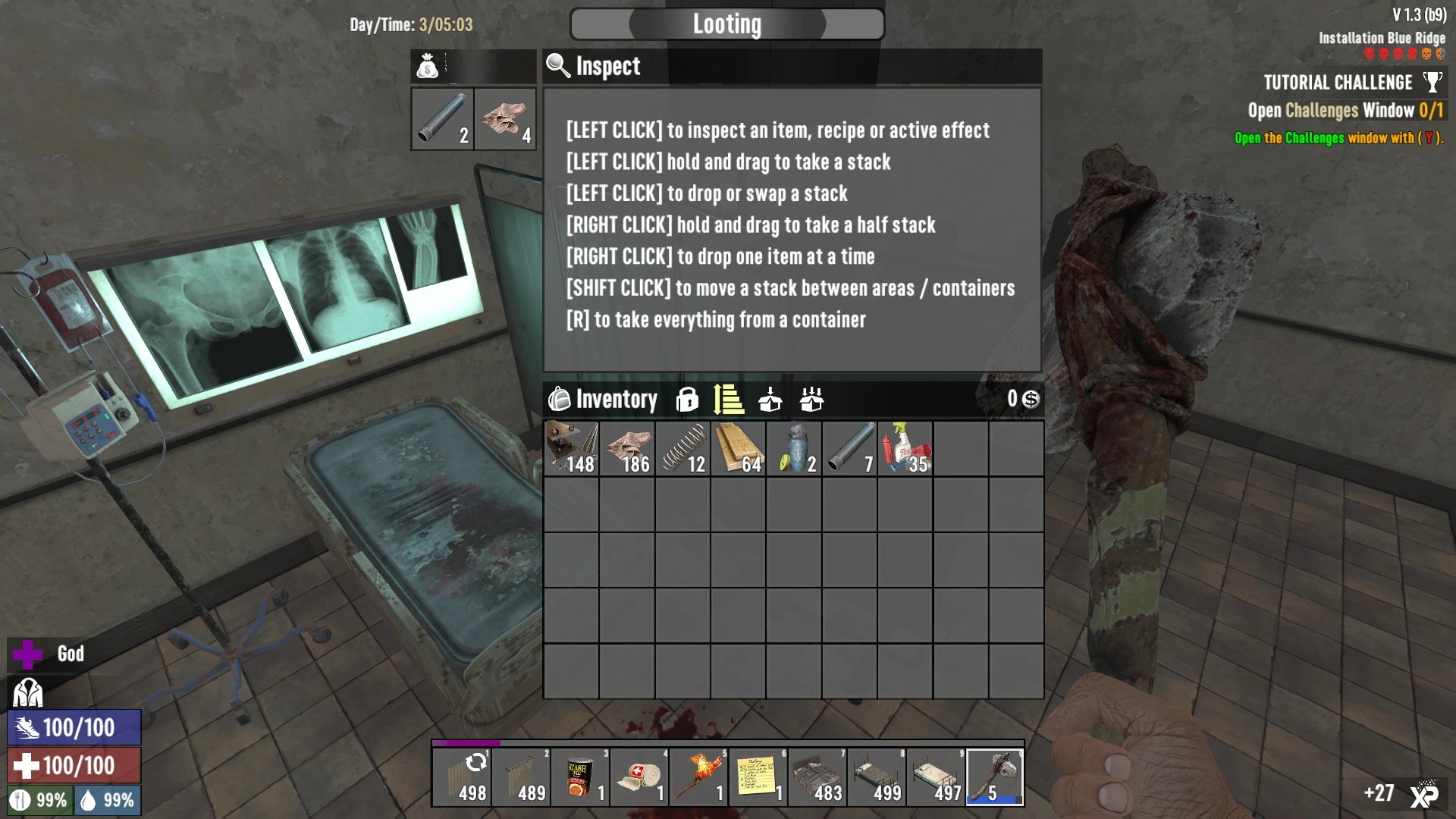Click the loot container money bag icon
The width and height of the screenshot is (1456, 819).
coord(428,67)
